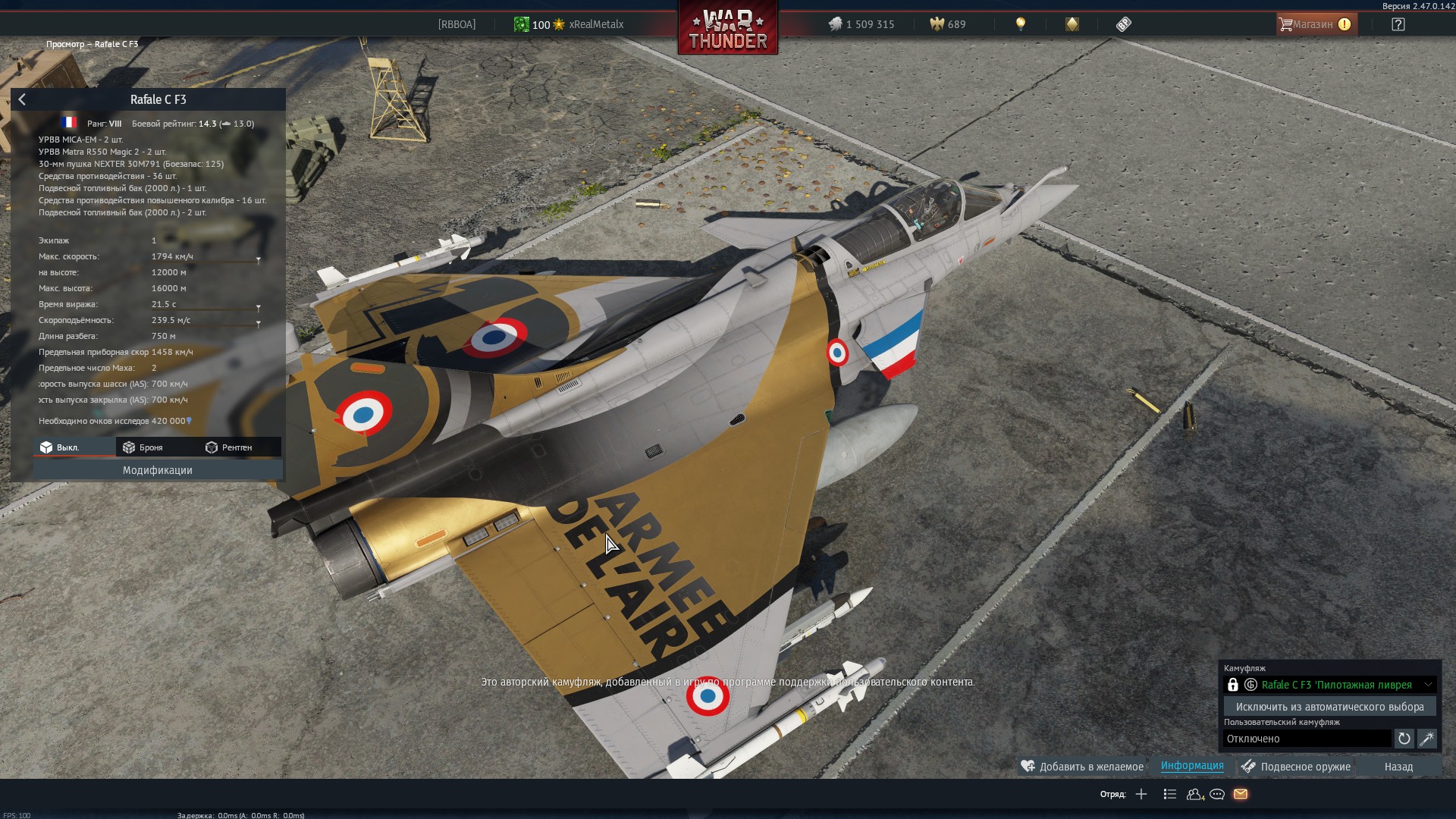
Task: Open player profile xRealMetalx
Action: click(596, 24)
